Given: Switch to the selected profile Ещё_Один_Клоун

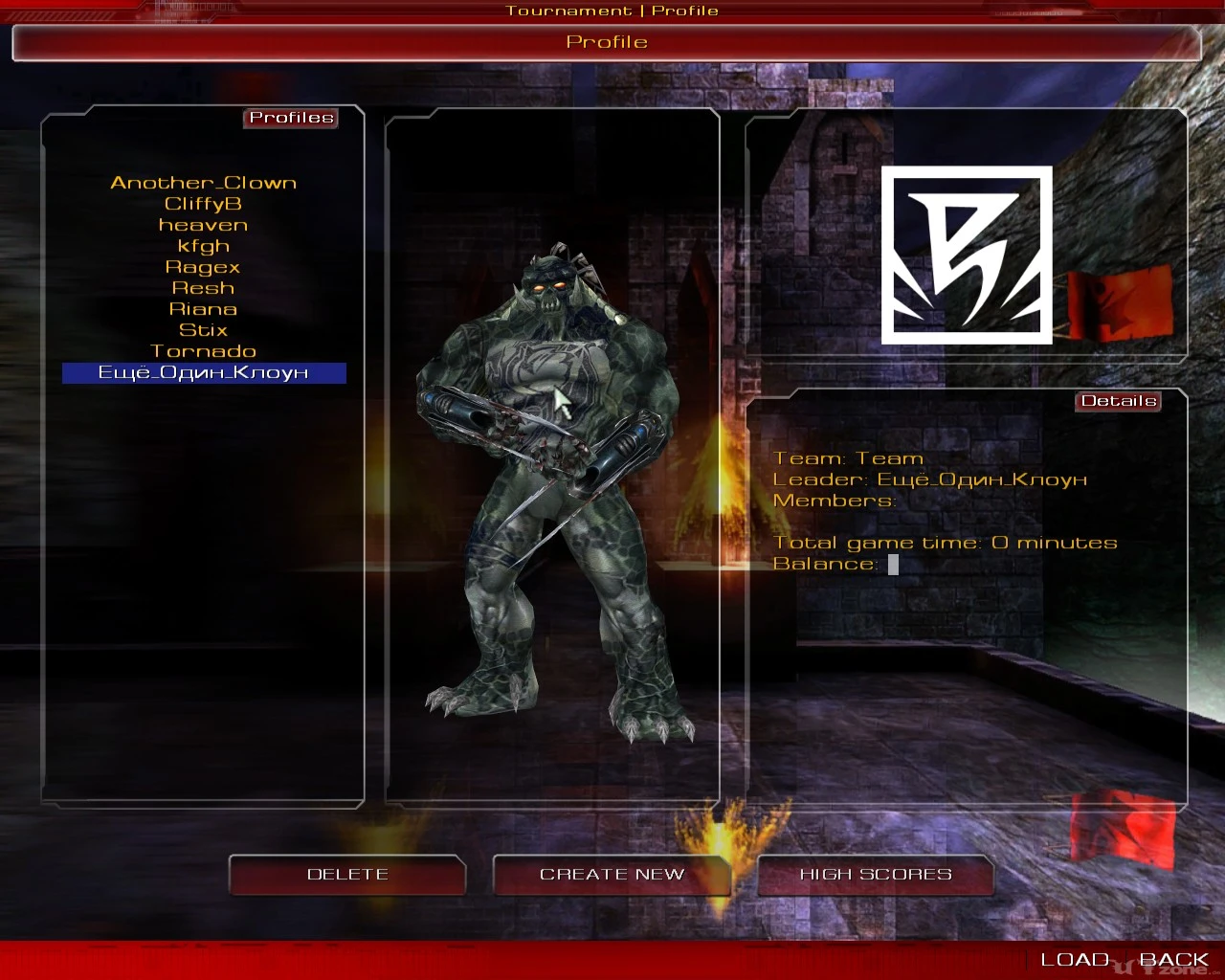Looking at the screenshot, I should tap(204, 372).
